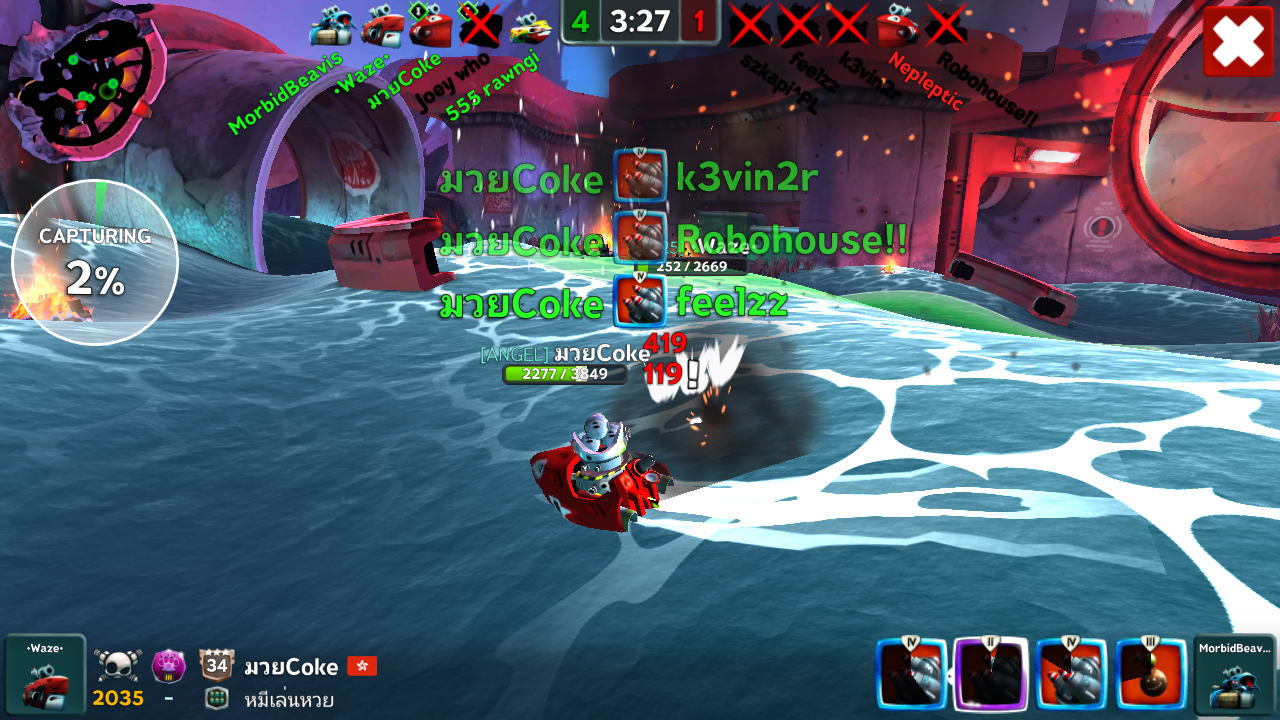Viewport: 1280px width, 720px height.
Task: Switch view to the MorbidBeav... ship tile
Action: [x=1234, y=675]
